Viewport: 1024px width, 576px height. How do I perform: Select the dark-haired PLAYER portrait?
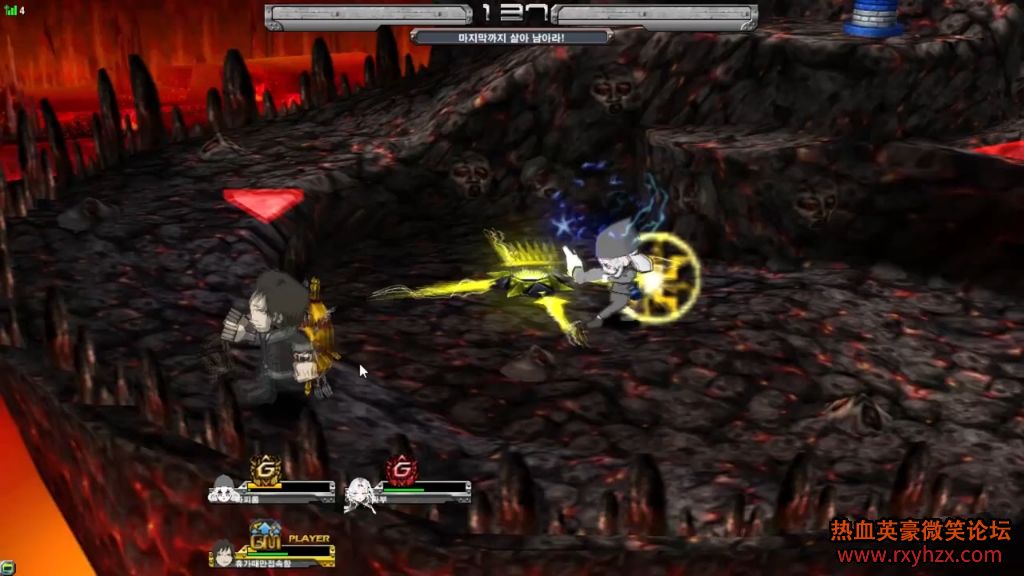(223, 551)
